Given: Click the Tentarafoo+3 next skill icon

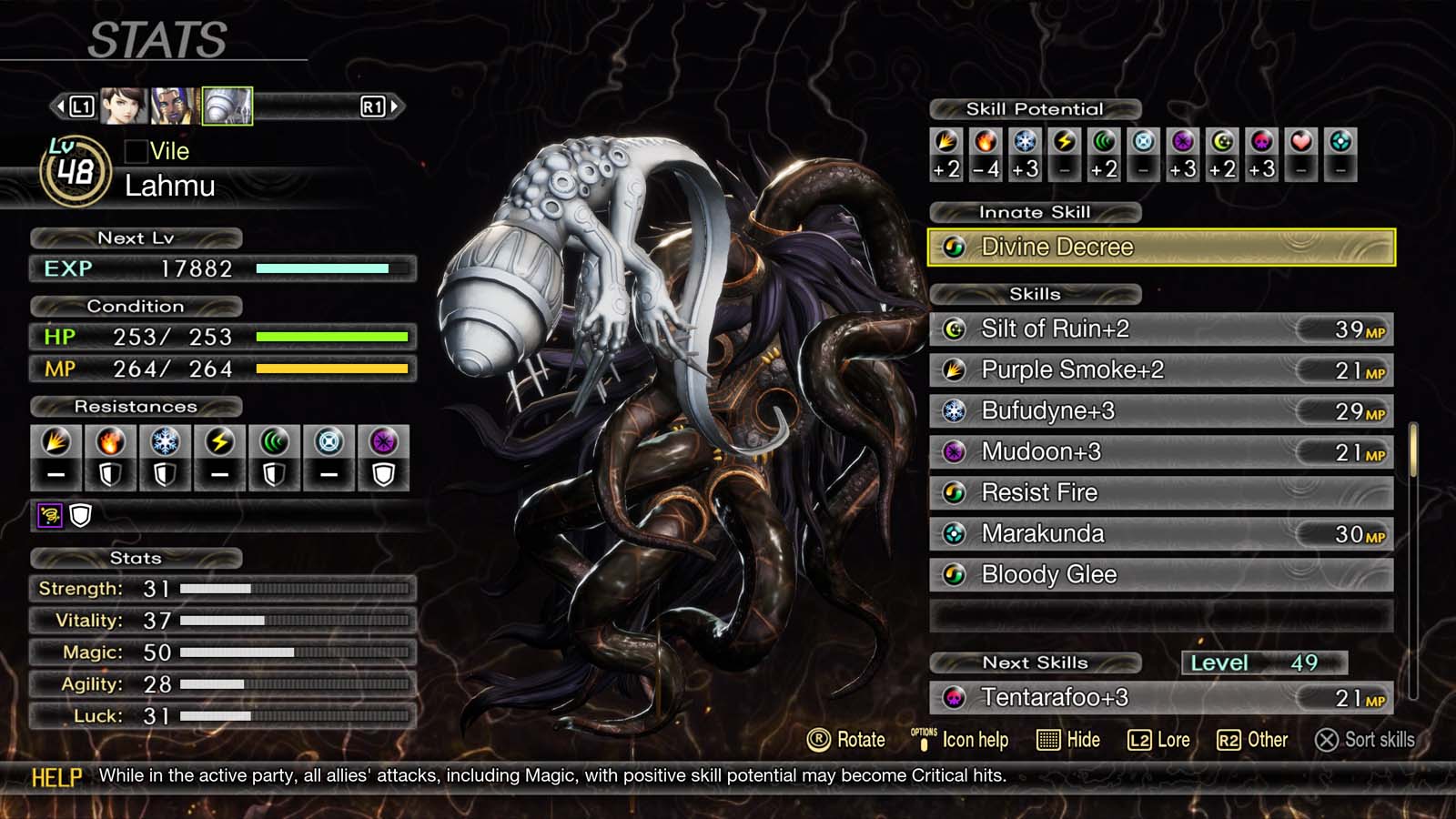Looking at the screenshot, I should [955, 698].
